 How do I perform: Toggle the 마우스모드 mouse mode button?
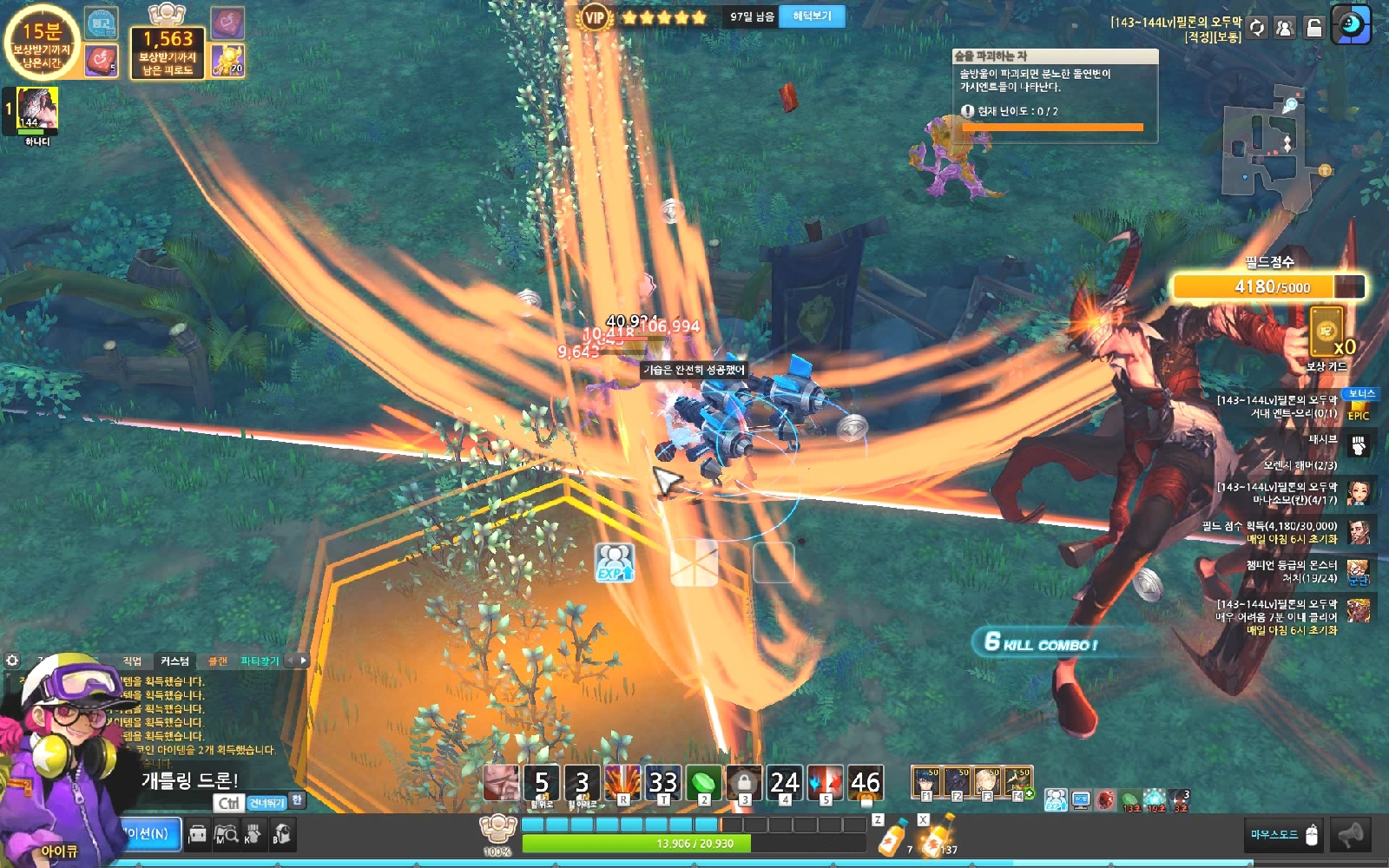[x=1284, y=835]
